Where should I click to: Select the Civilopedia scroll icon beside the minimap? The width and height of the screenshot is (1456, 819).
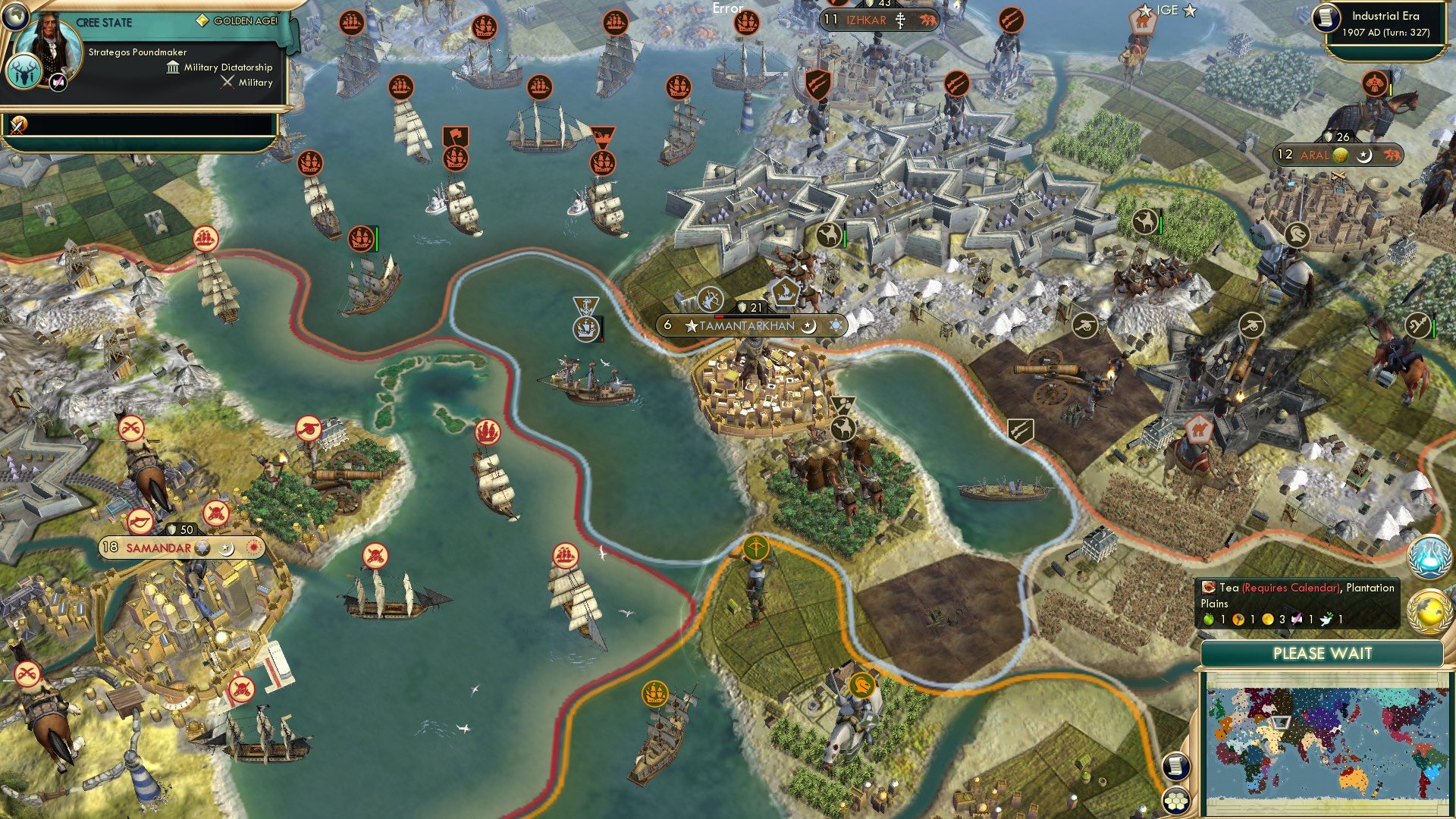click(1177, 766)
